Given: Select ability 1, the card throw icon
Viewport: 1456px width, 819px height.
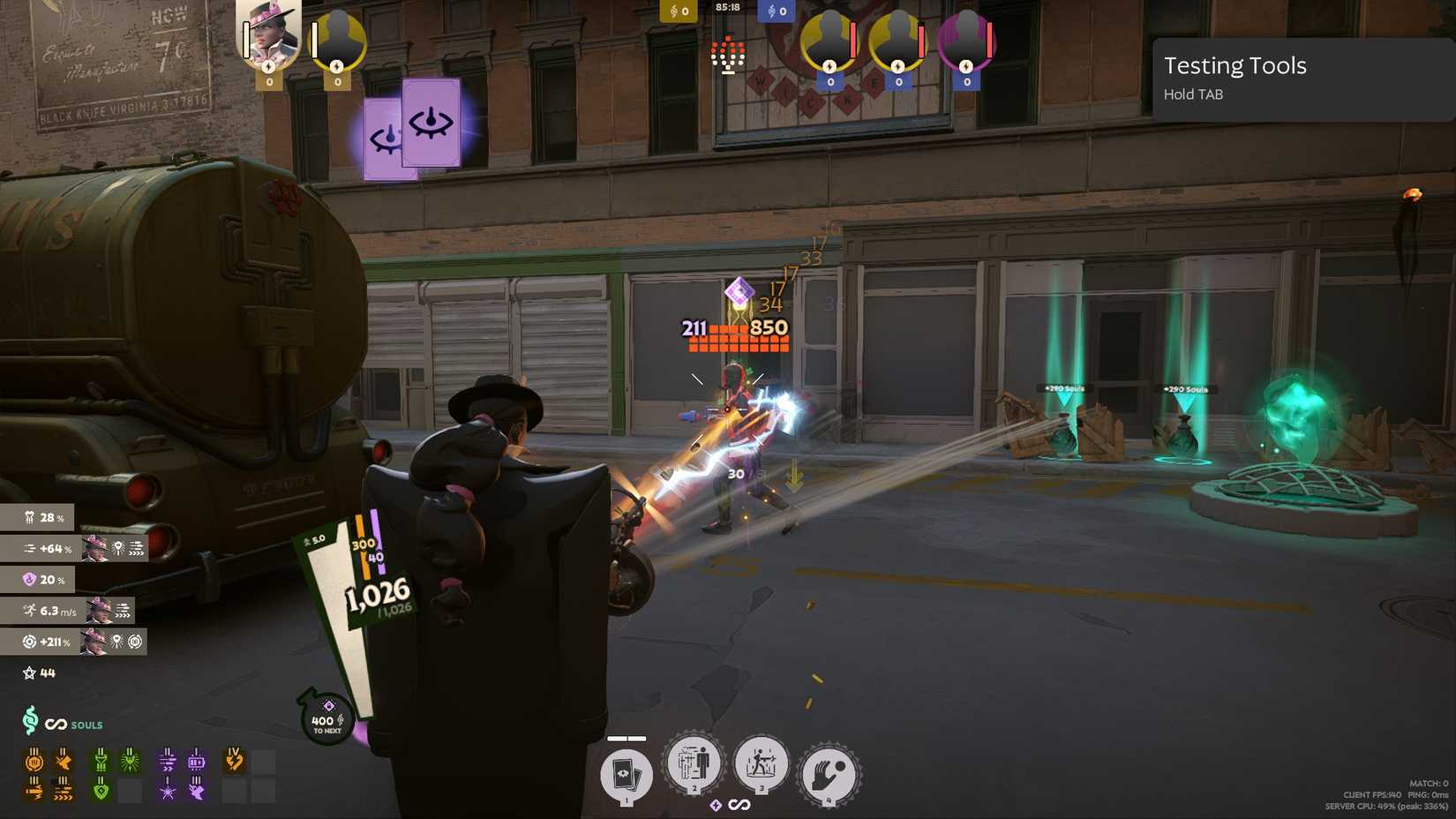Looking at the screenshot, I should 627,775.
